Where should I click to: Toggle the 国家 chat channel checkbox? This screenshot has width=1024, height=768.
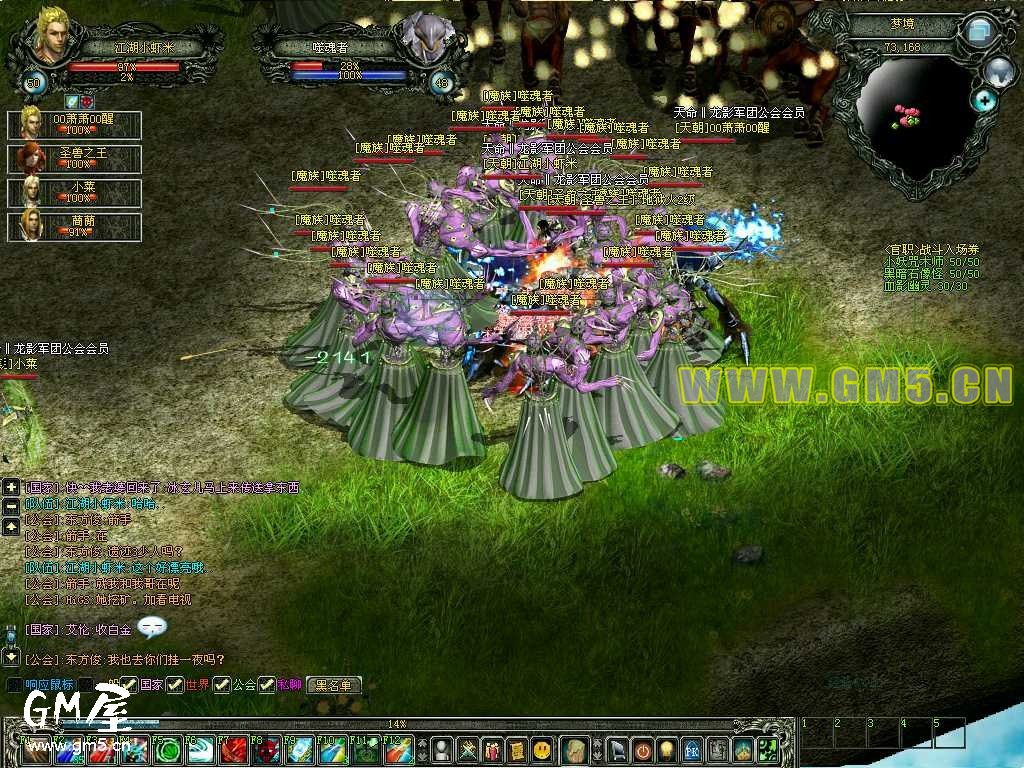click(x=130, y=685)
